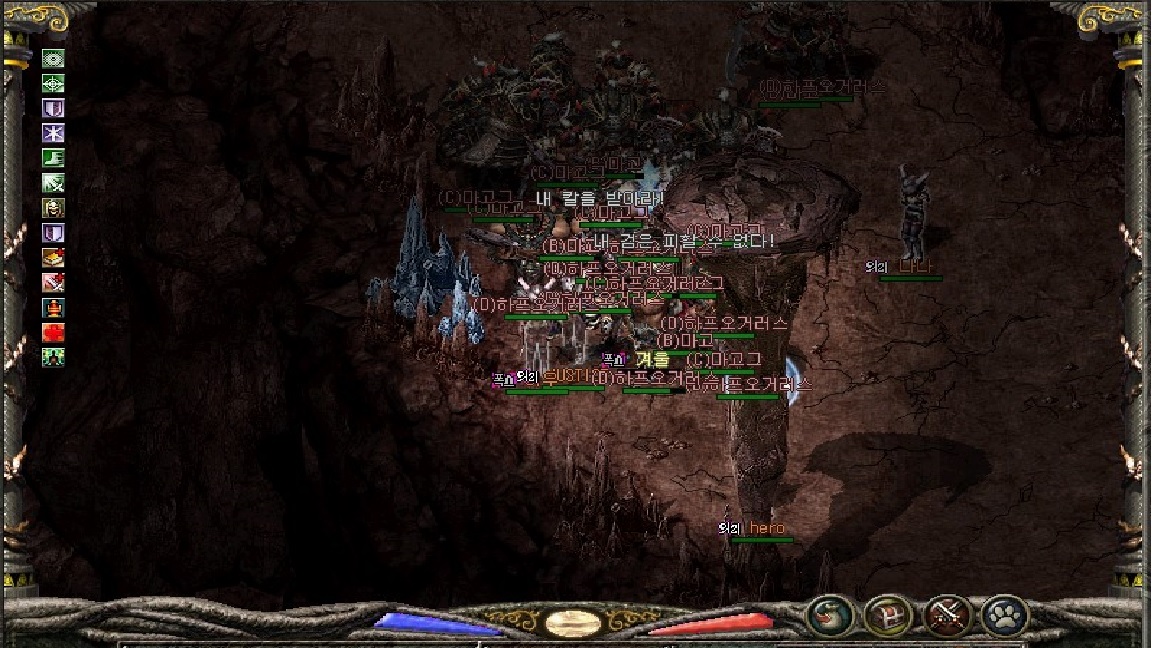The height and width of the screenshot is (648, 1152).
Task: Select the green crosshair buff icon
Action: click(x=53, y=84)
